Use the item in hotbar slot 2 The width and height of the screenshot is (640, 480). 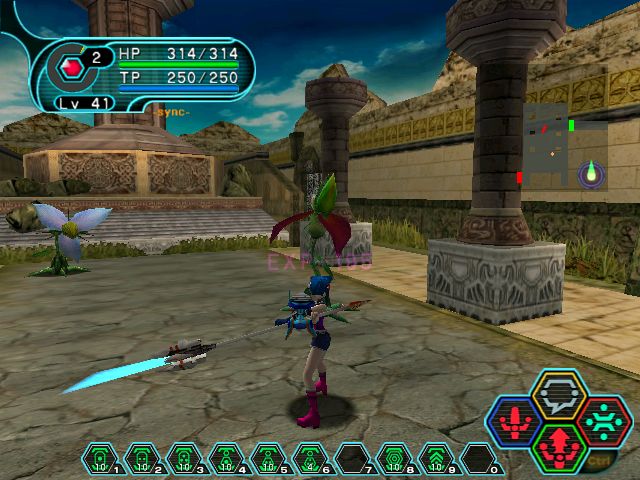pos(142,459)
